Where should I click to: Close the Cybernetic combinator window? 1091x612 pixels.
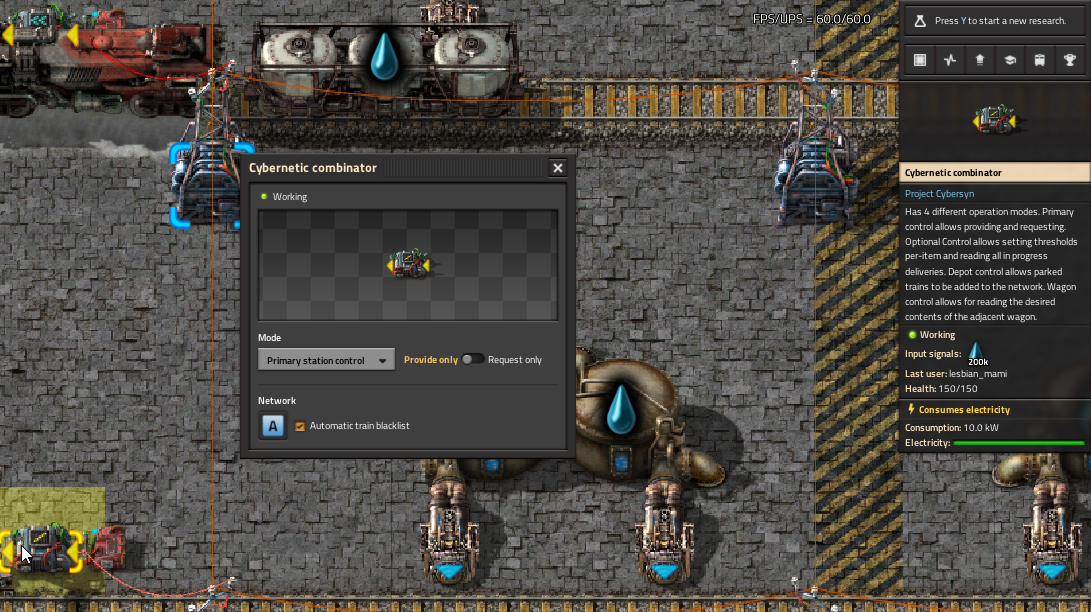pos(558,168)
